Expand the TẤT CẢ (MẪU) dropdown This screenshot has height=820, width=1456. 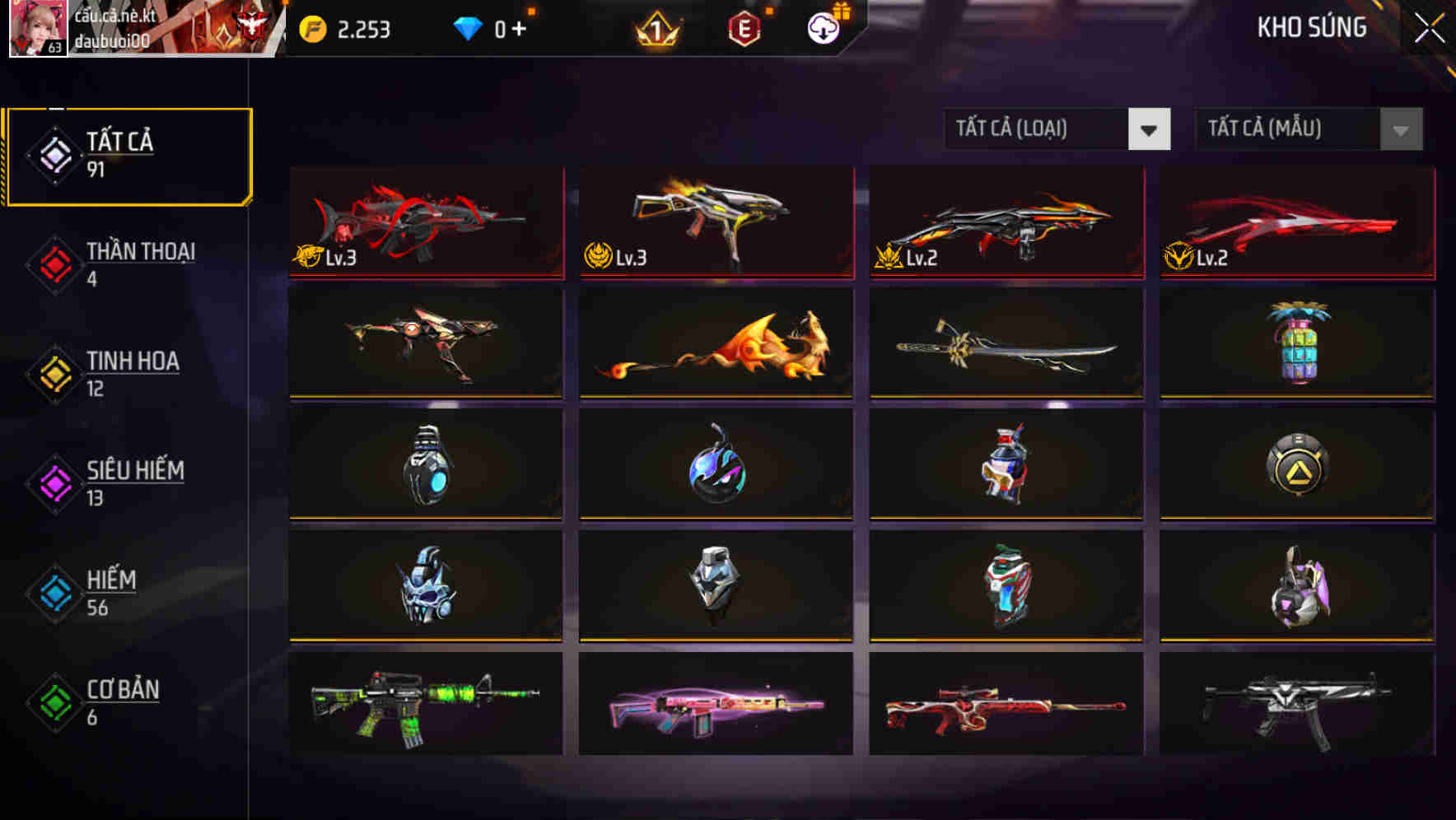[x=1293, y=129]
